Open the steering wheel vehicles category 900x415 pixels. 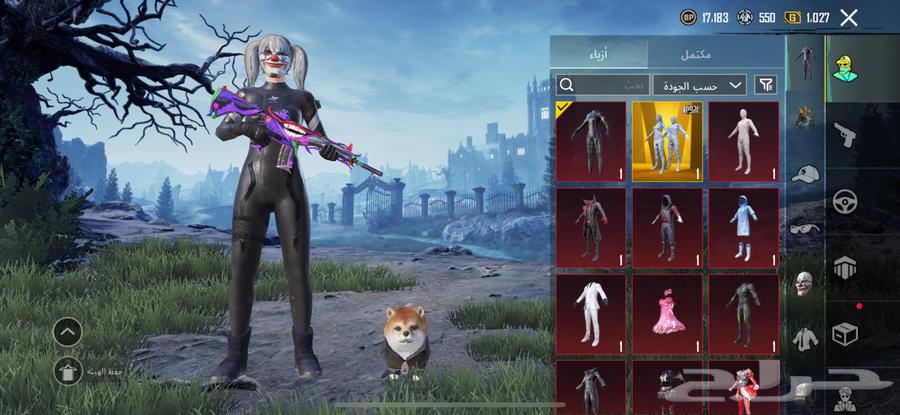tap(845, 200)
